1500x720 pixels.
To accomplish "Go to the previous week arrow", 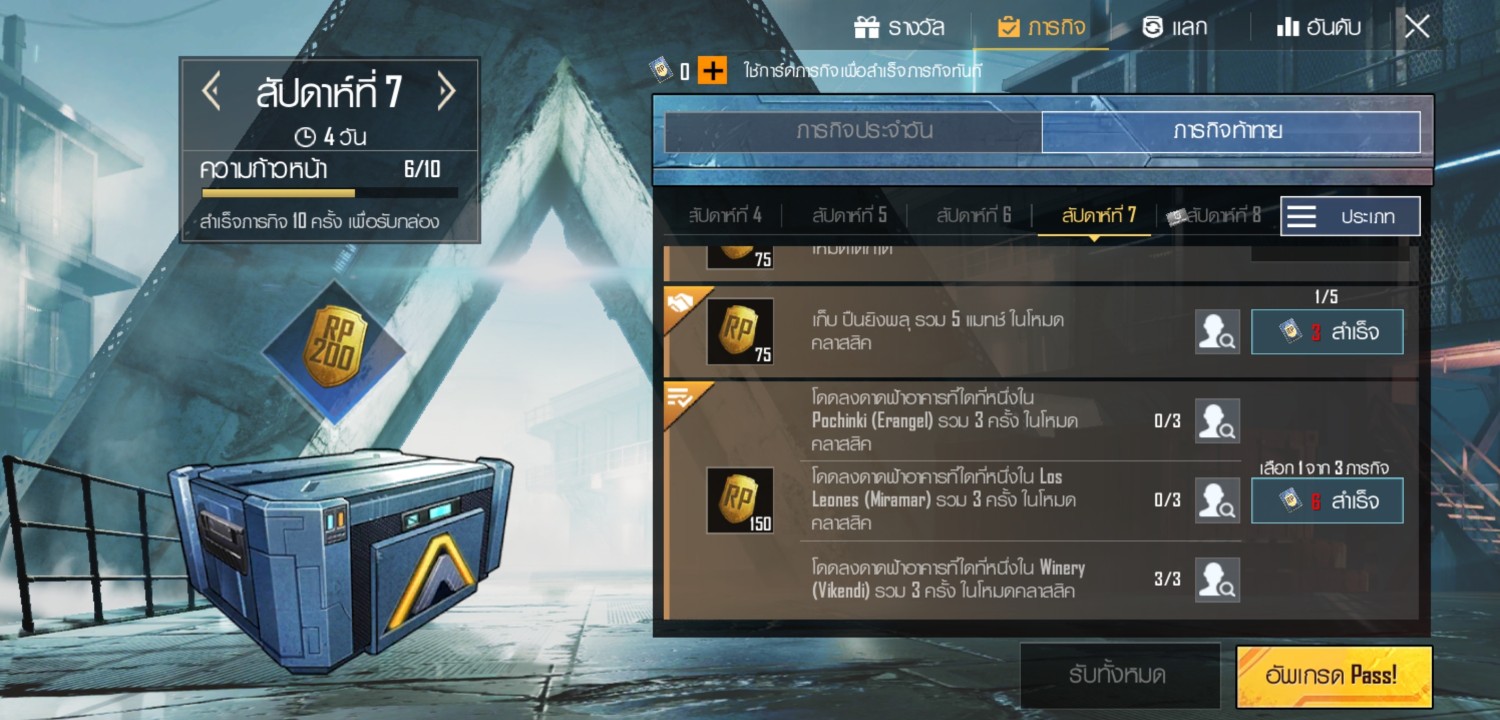I will pos(211,93).
